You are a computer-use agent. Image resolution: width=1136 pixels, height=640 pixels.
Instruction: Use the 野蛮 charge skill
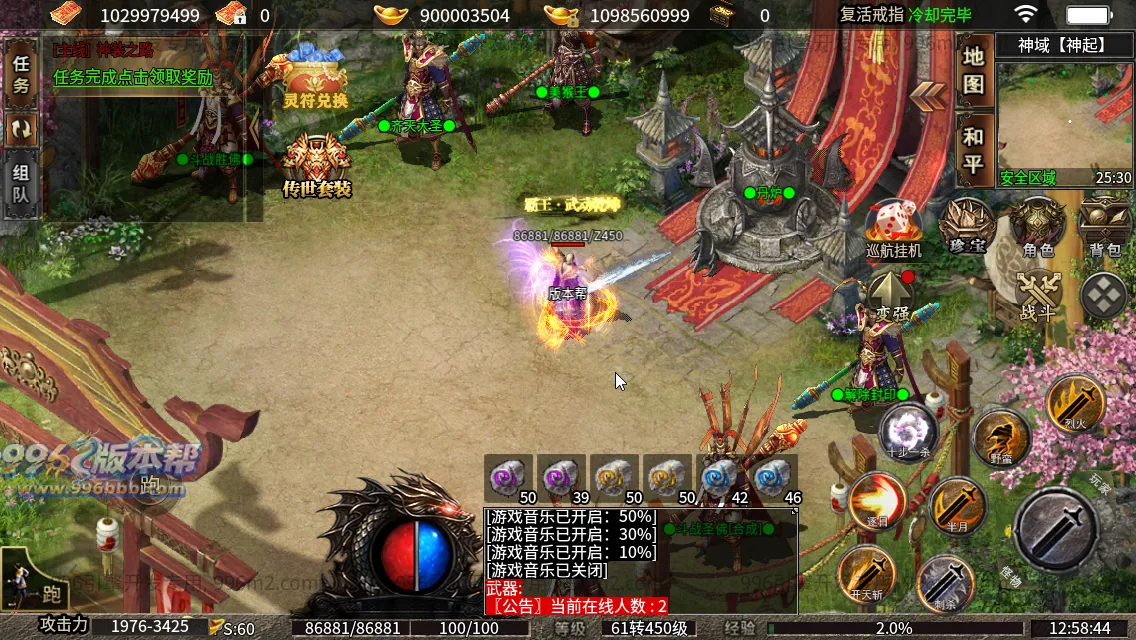[x=1001, y=438]
